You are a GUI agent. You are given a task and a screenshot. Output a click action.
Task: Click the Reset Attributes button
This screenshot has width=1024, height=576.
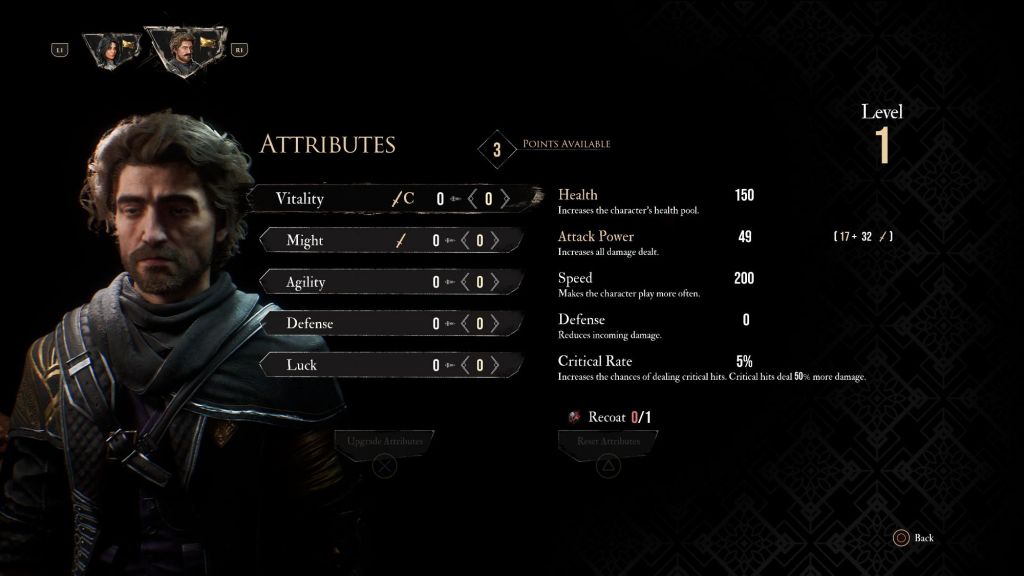click(x=608, y=441)
